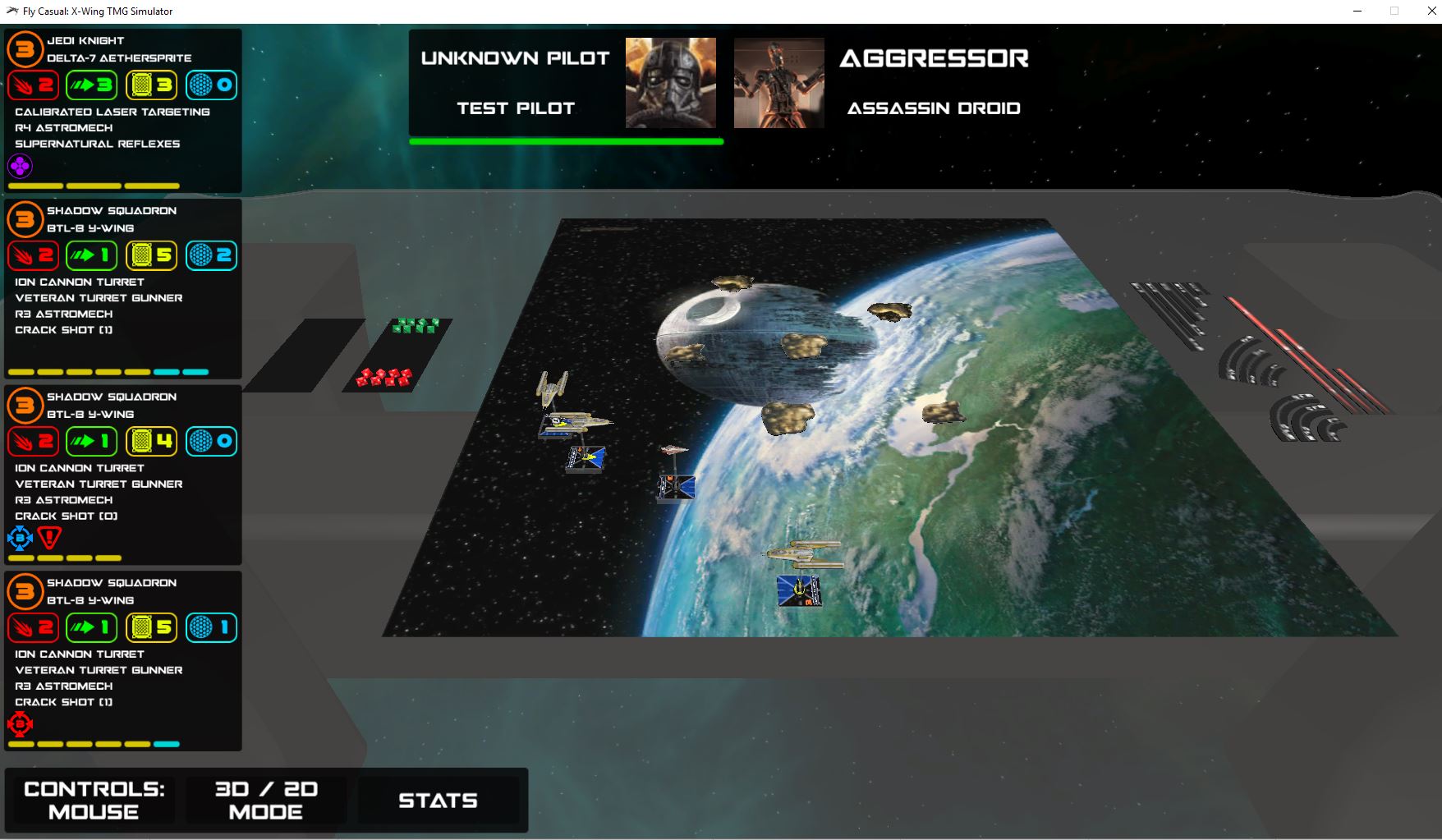The width and height of the screenshot is (1442, 840).
Task: Minimize the Fly Casual window
Action: pyautogui.click(x=1357, y=11)
